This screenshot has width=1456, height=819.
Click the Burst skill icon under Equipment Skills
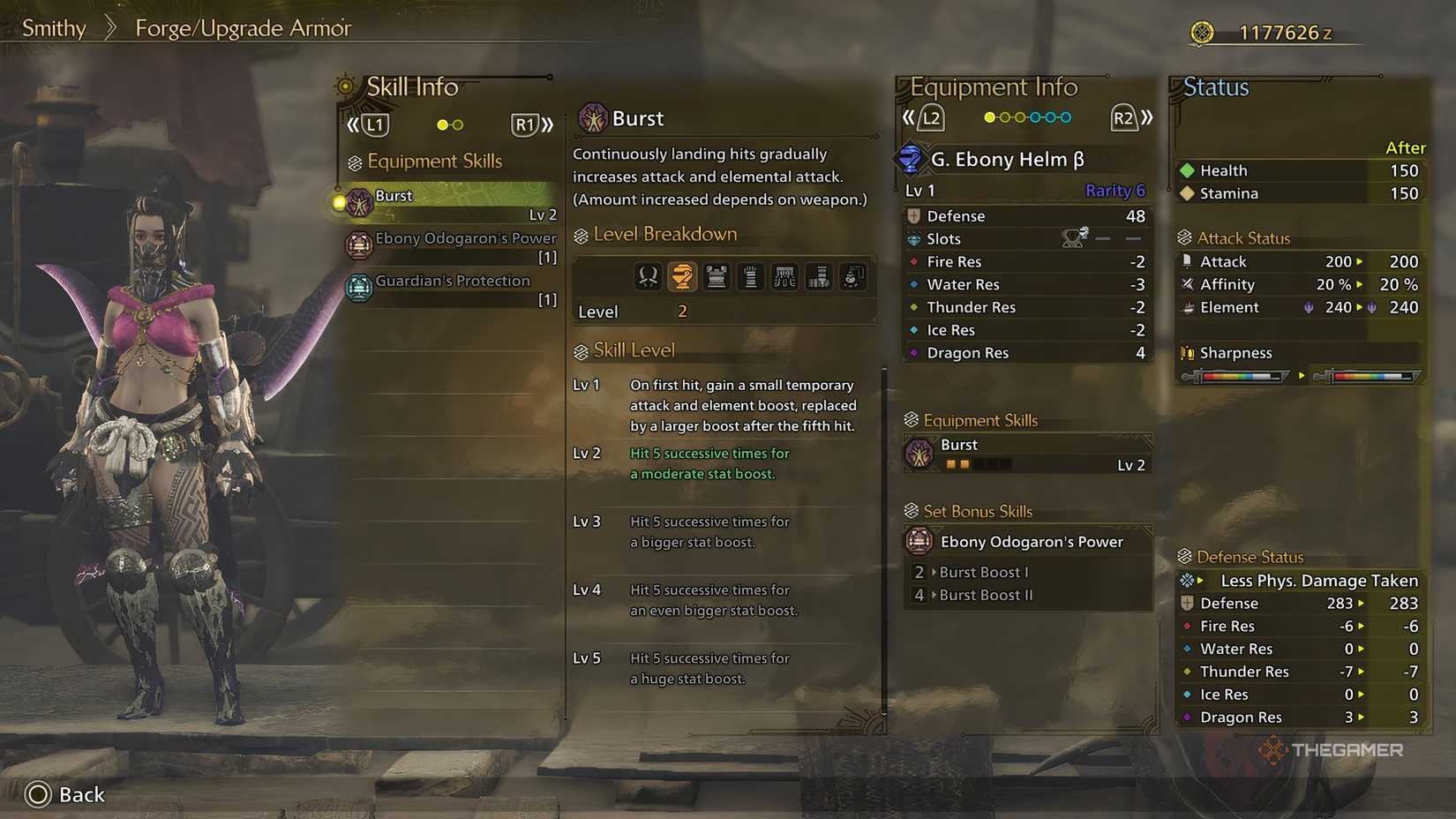(x=920, y=453)
